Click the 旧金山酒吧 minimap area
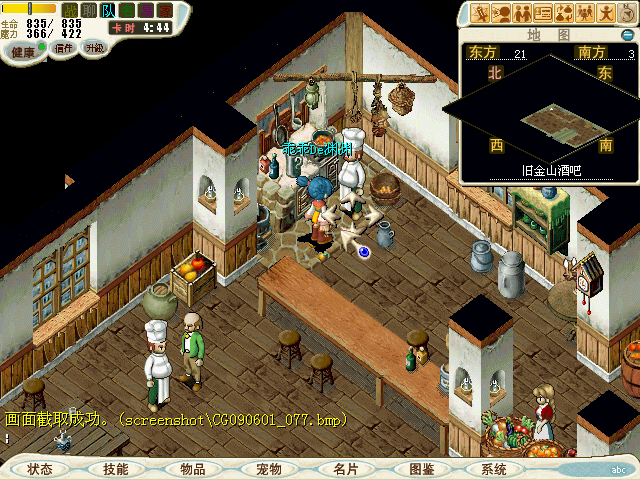This screenshot has width=640, height=480. pos(547,122)
